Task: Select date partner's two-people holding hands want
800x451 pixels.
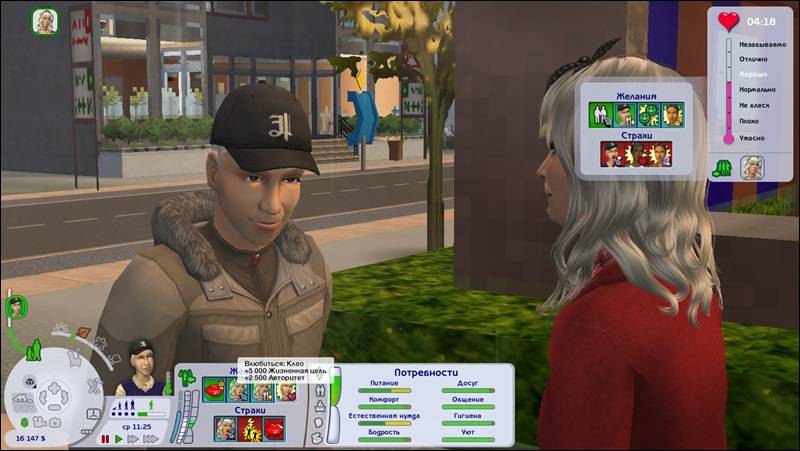Action: coord(600,114)
